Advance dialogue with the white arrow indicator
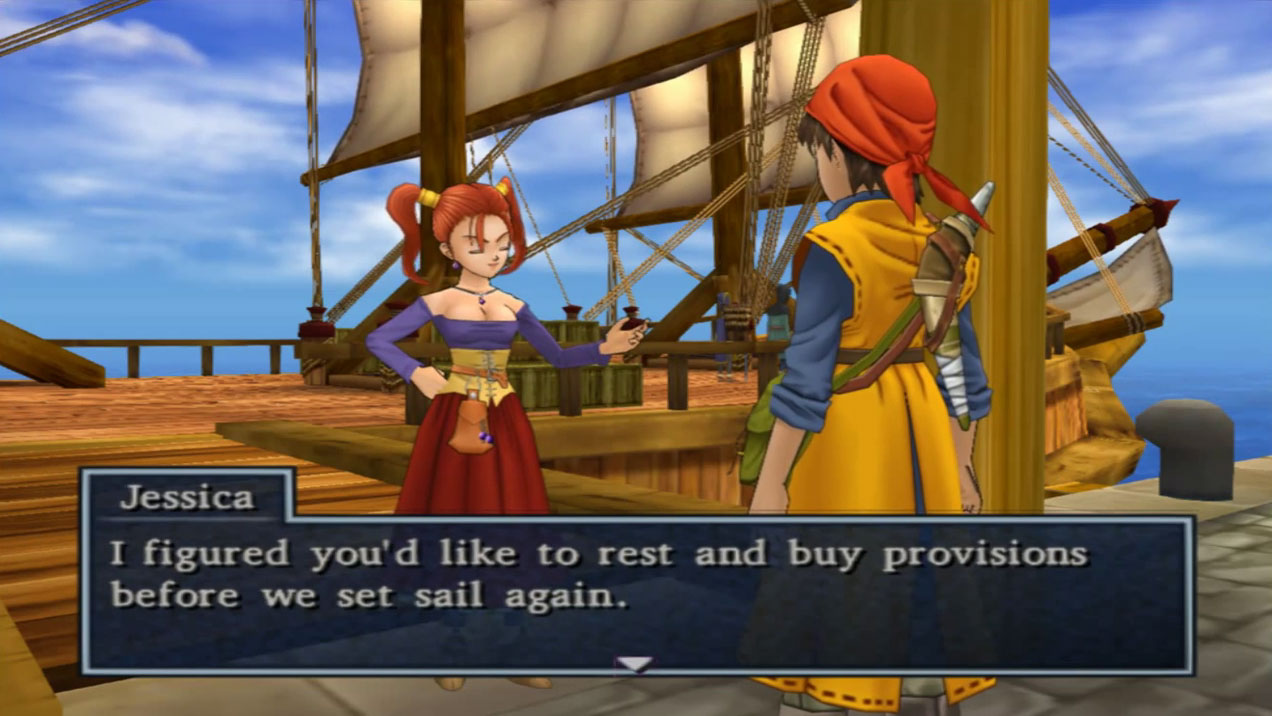This screenshot has height=716, width=1272. coord(634,663)
